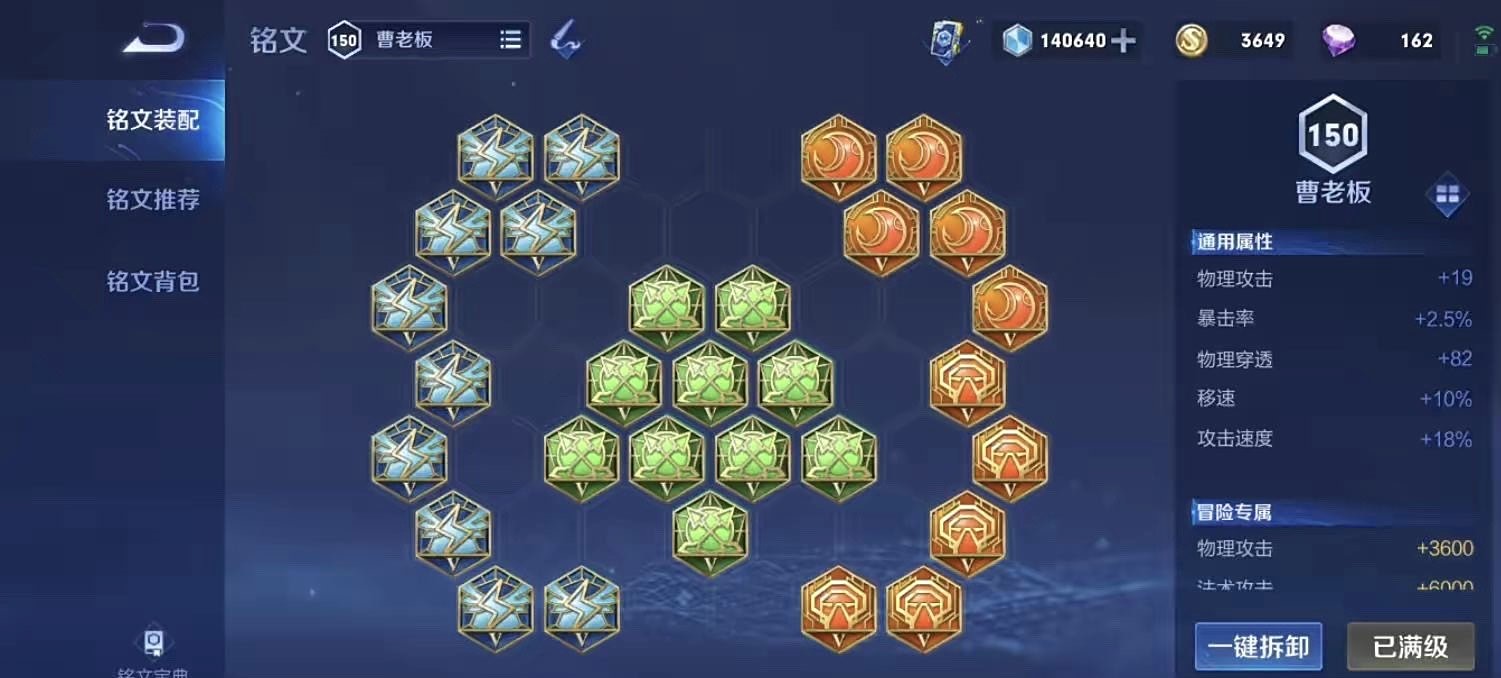
Task: Click the 已满级 button
Action: click(1410, 646)
